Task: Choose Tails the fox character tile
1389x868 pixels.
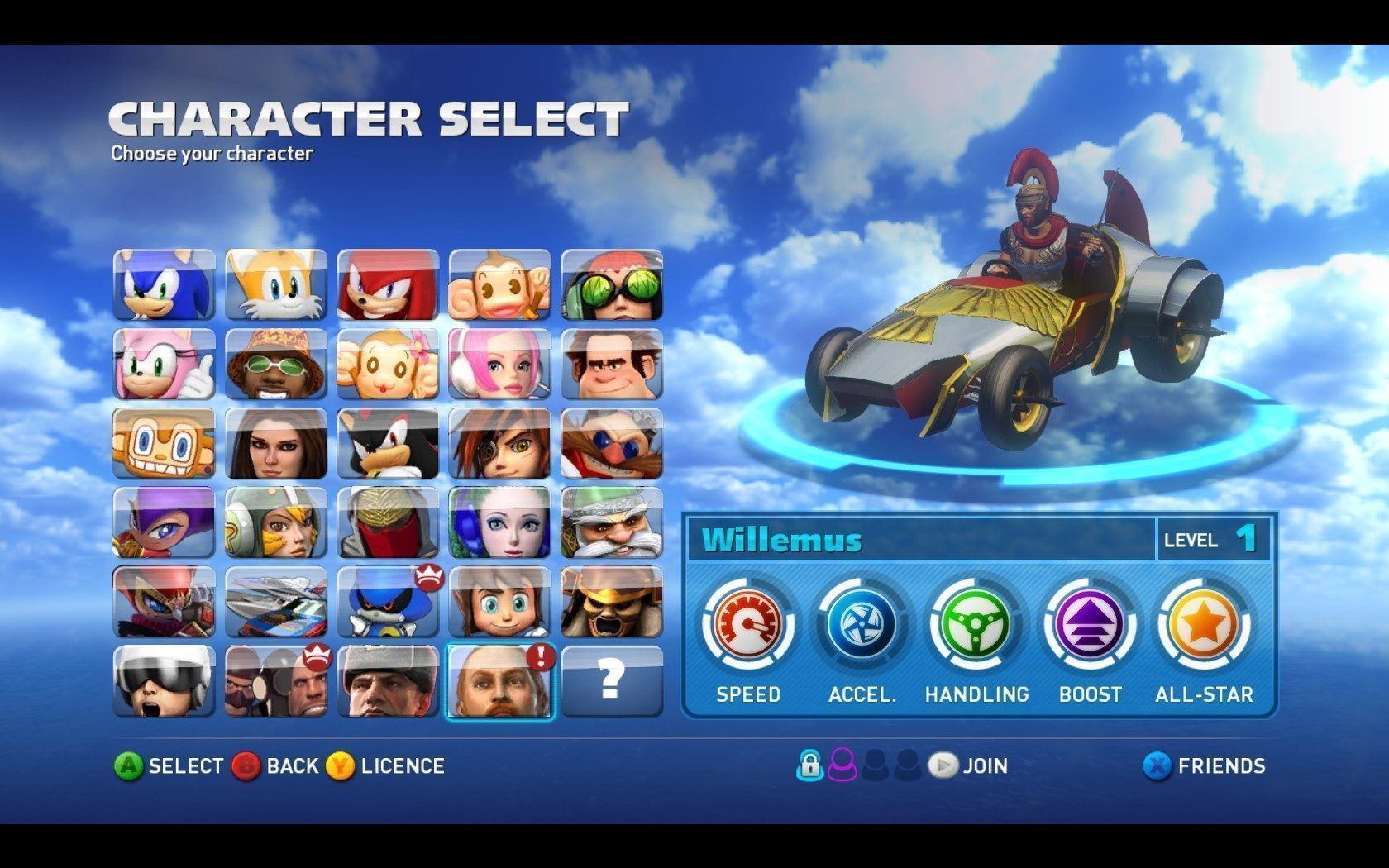Action: pos(276,284)
